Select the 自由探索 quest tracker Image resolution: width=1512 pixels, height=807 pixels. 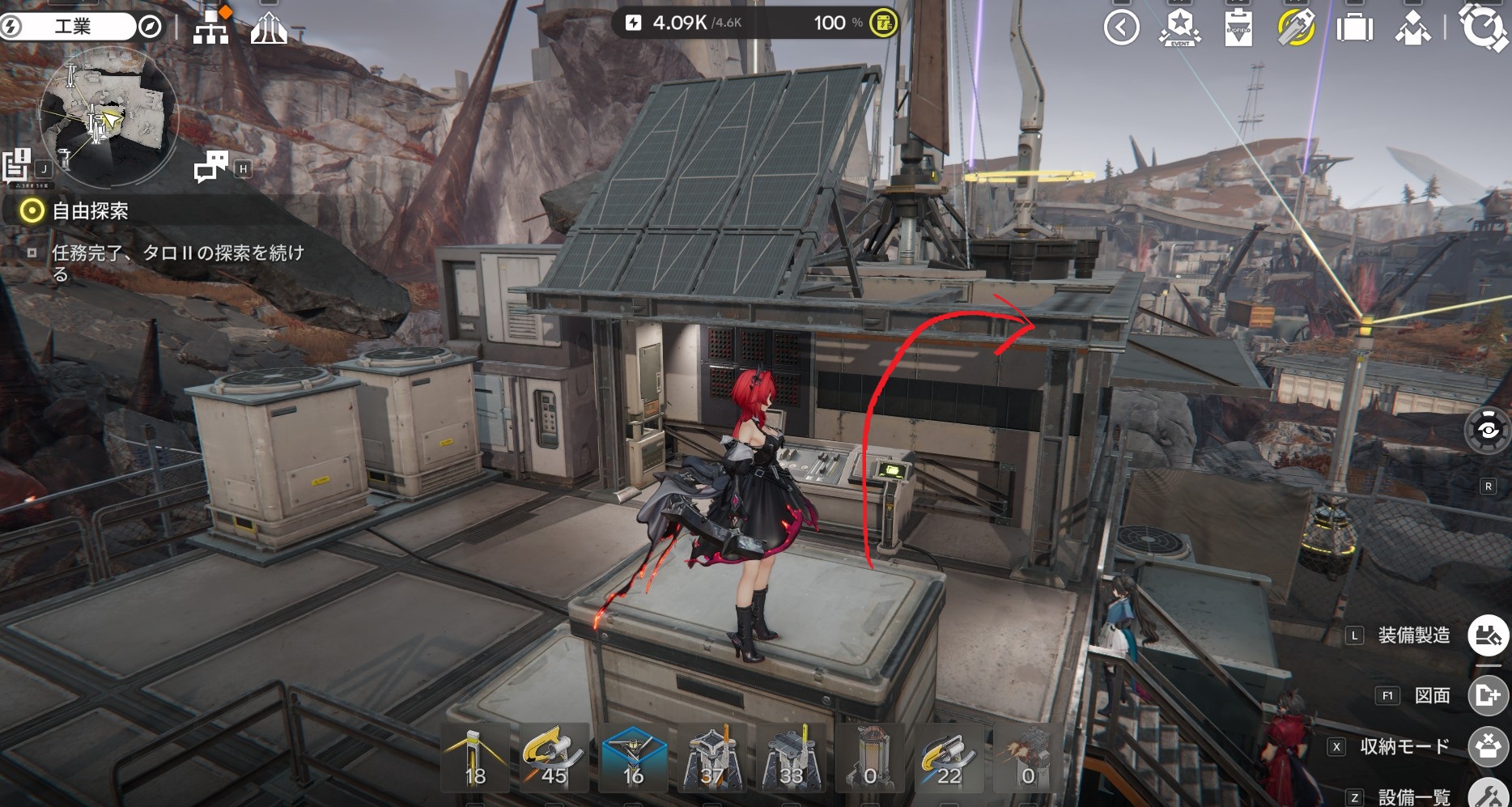click(89, 212)
